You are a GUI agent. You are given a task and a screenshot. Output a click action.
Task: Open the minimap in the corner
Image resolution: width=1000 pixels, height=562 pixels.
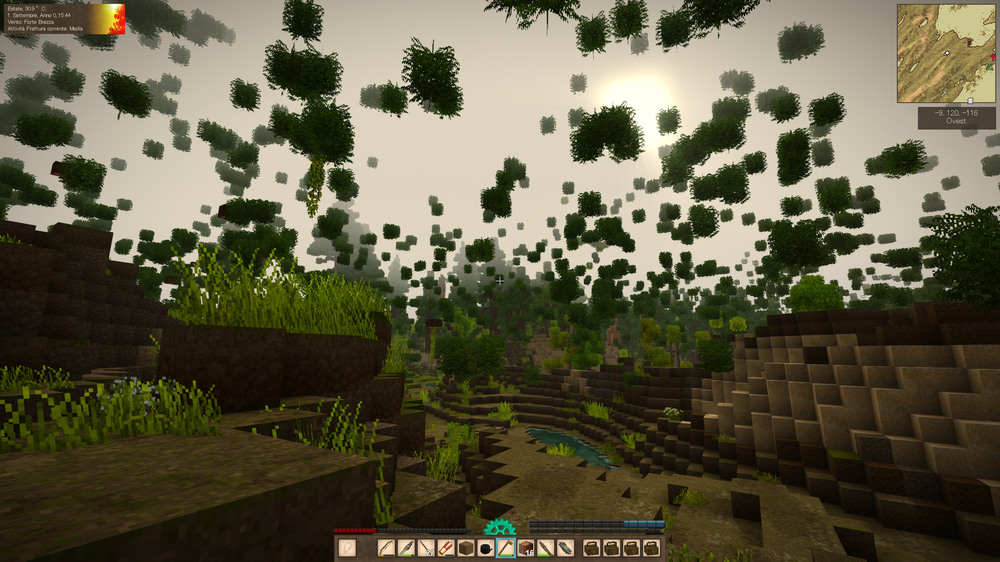pos(946,53)
